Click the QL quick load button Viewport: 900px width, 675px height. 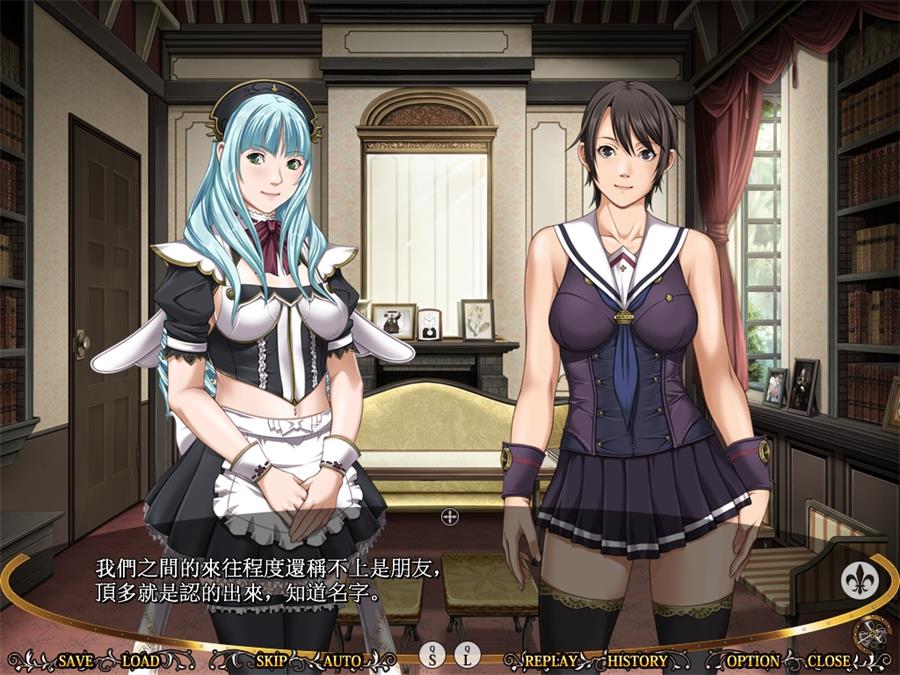click(x=468, y=655)
